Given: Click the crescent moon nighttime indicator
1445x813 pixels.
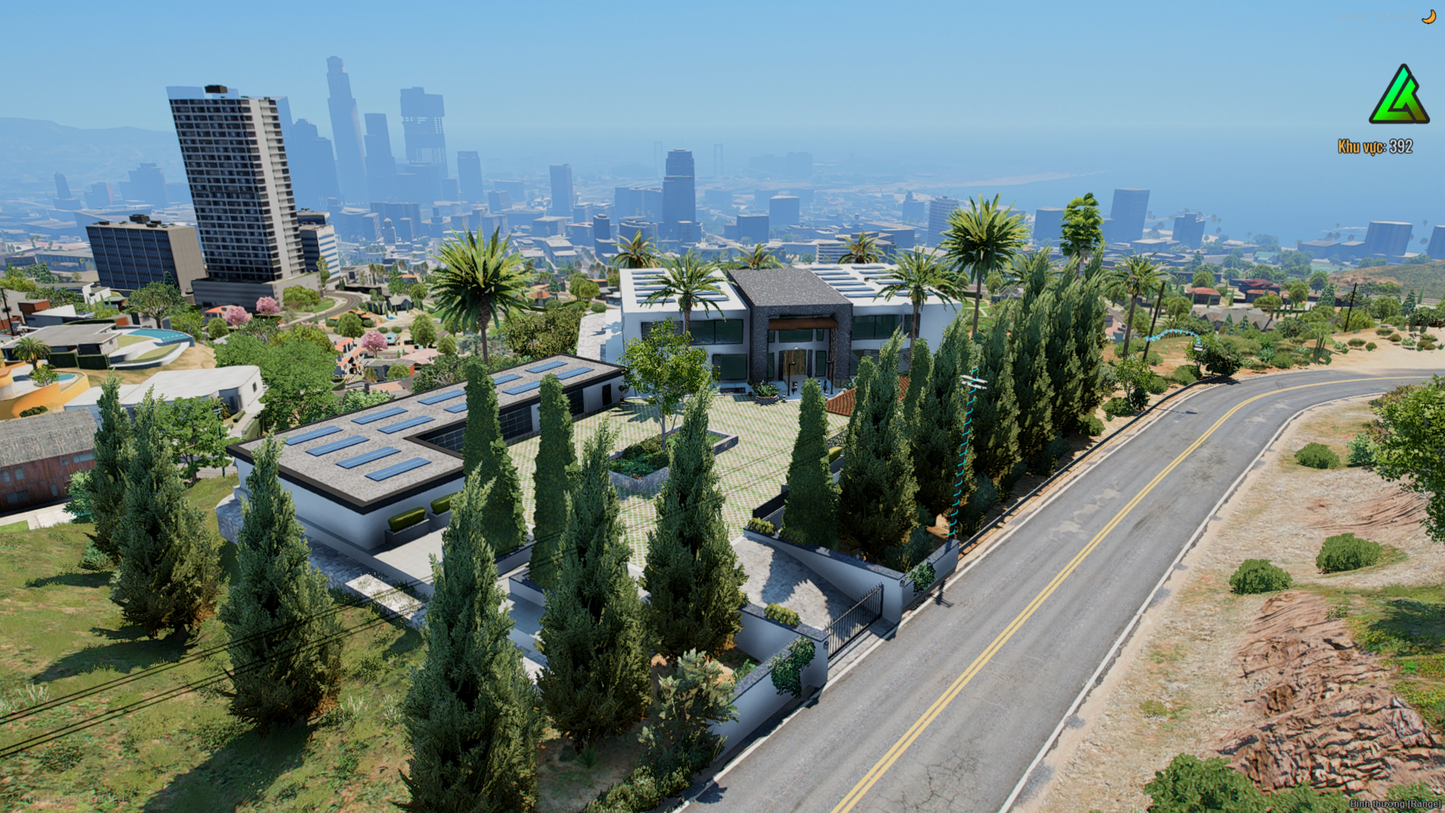Looking at the screenshot, I should pyautogui.click(x=1428, y=15).
